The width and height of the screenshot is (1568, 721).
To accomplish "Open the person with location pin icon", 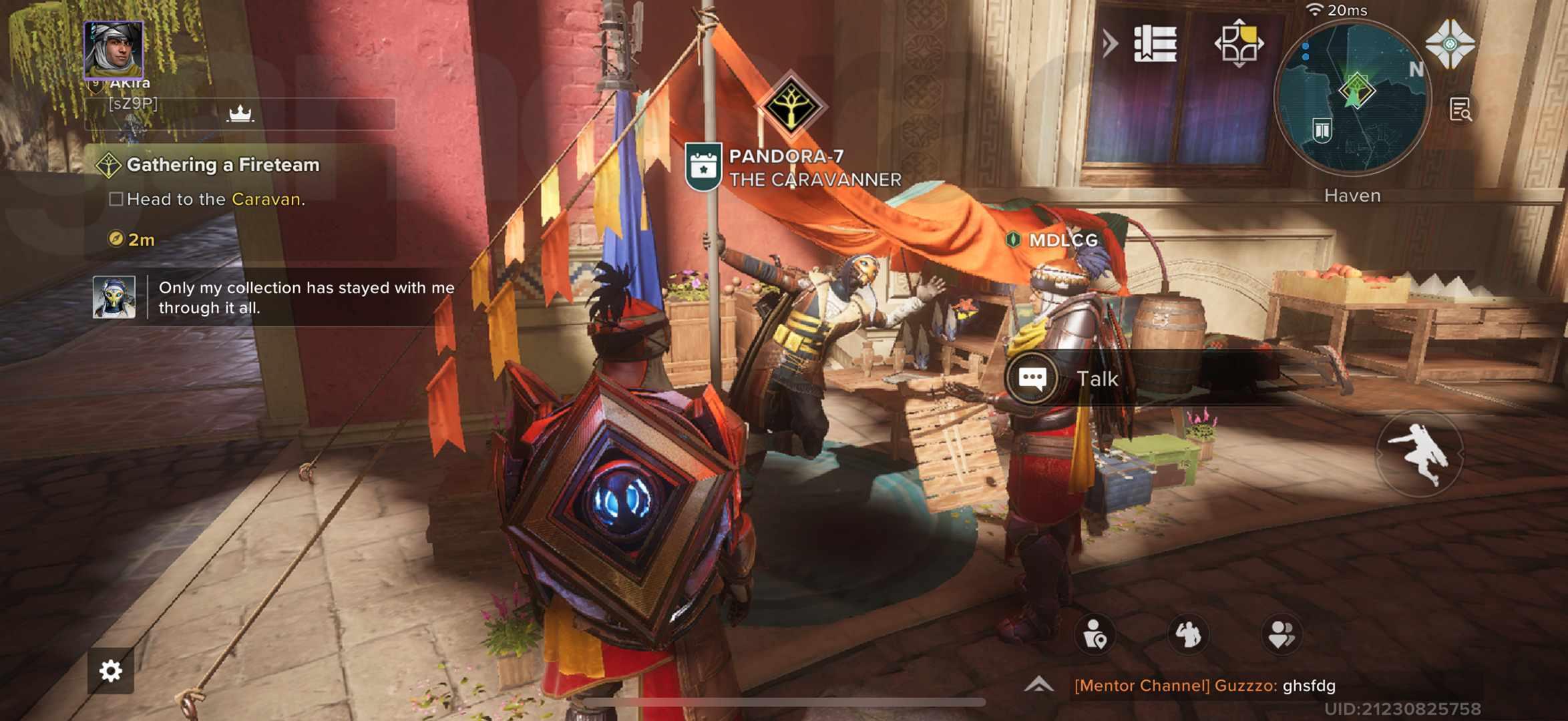I will [x=1095, y=634].
